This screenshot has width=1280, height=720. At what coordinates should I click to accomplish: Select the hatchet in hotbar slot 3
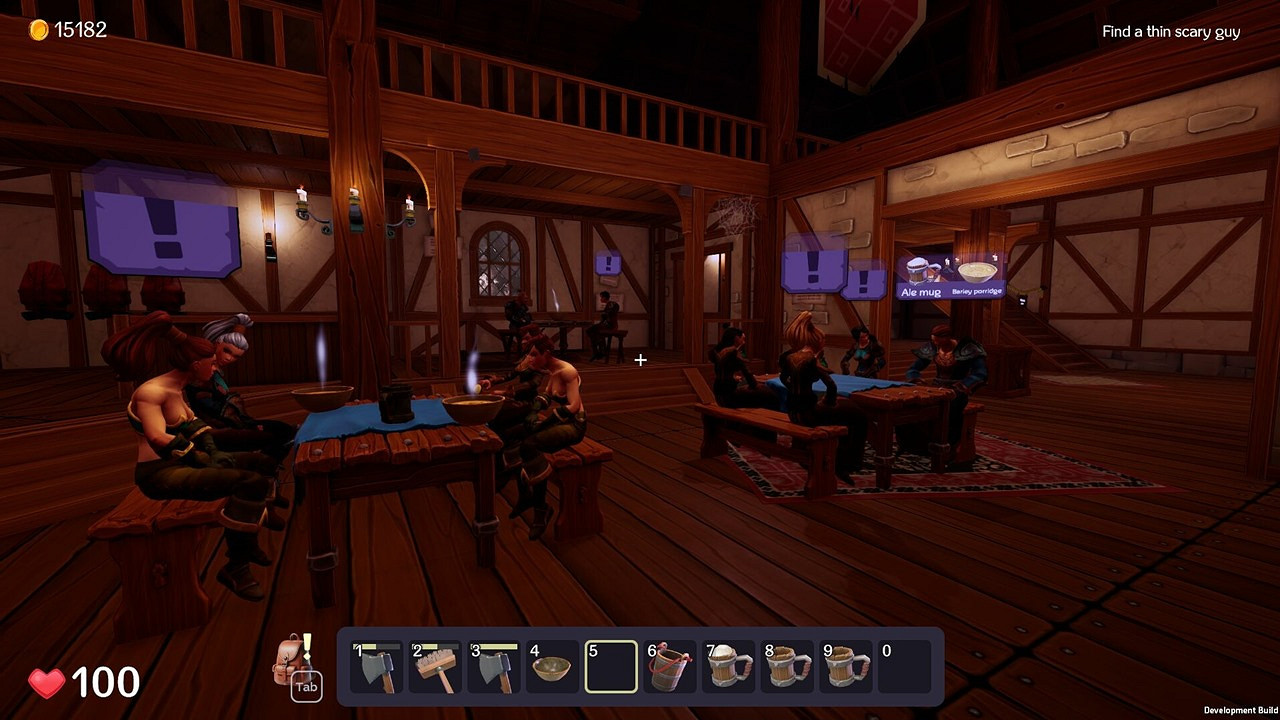[x=494, y=665]
